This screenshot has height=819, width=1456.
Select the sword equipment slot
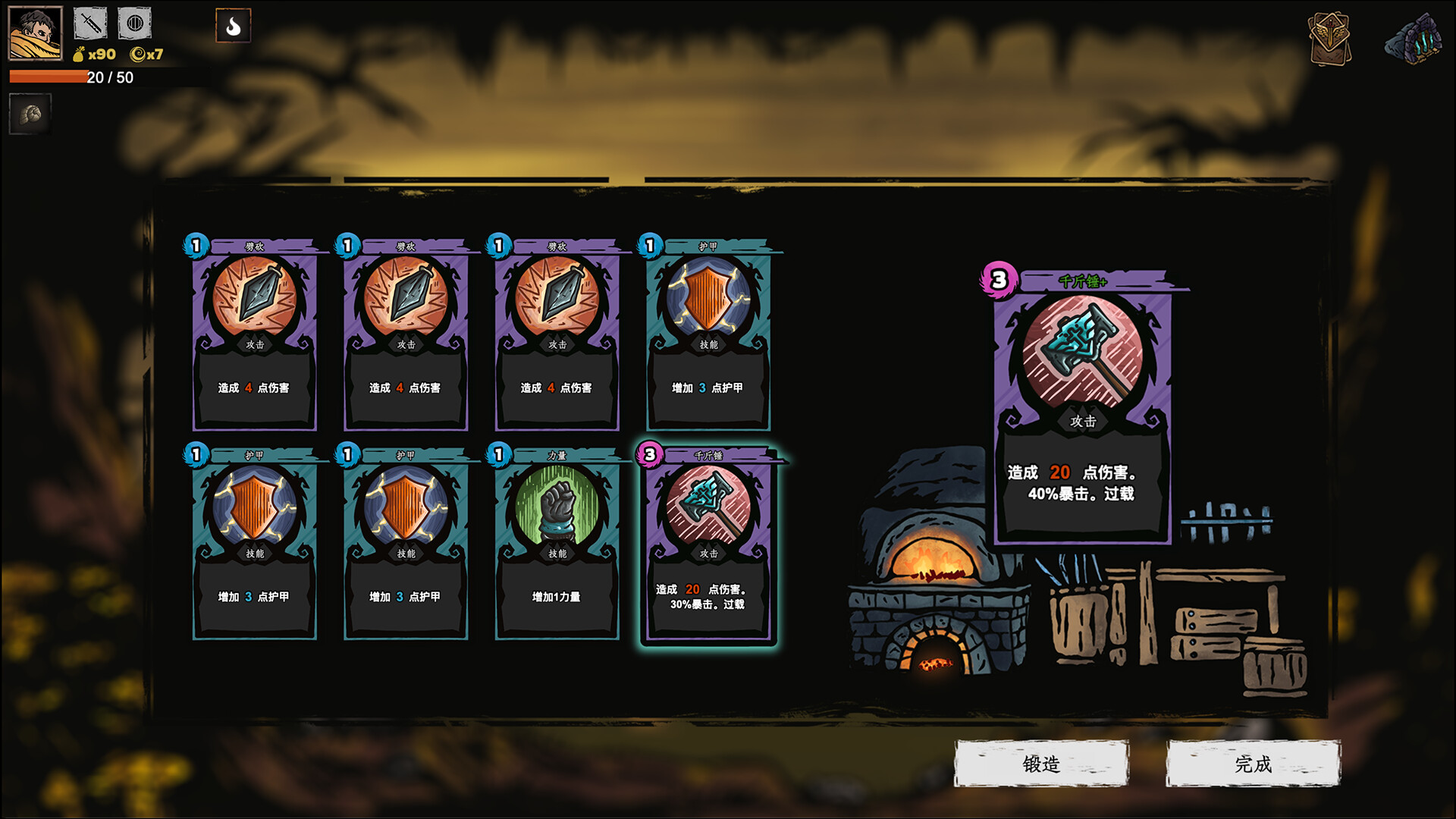point(89,23)
